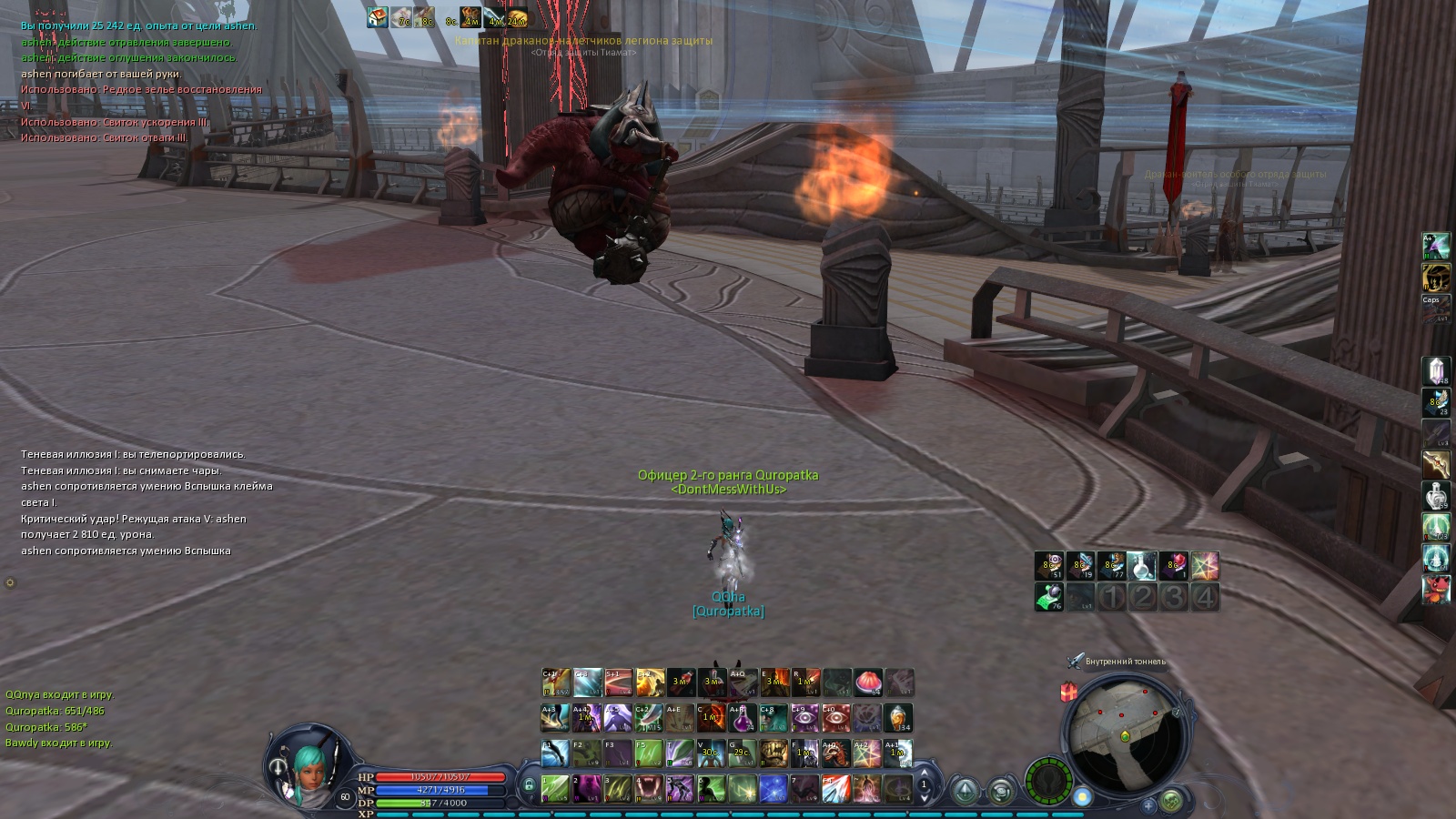Activate the F1 blue kick skill
1456x819 pixels.
[x=555, y=753]
